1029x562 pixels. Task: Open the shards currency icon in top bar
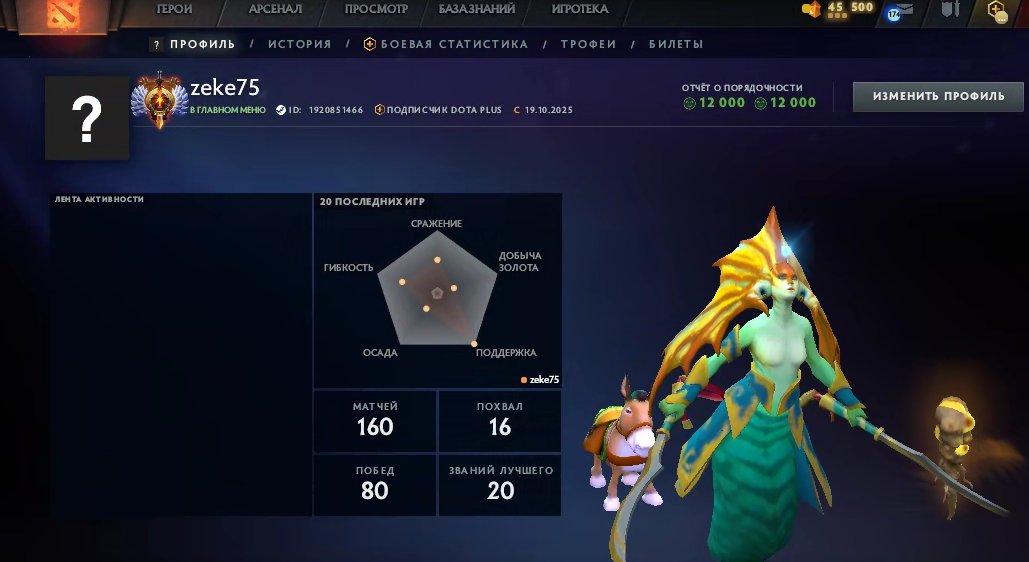812,9
